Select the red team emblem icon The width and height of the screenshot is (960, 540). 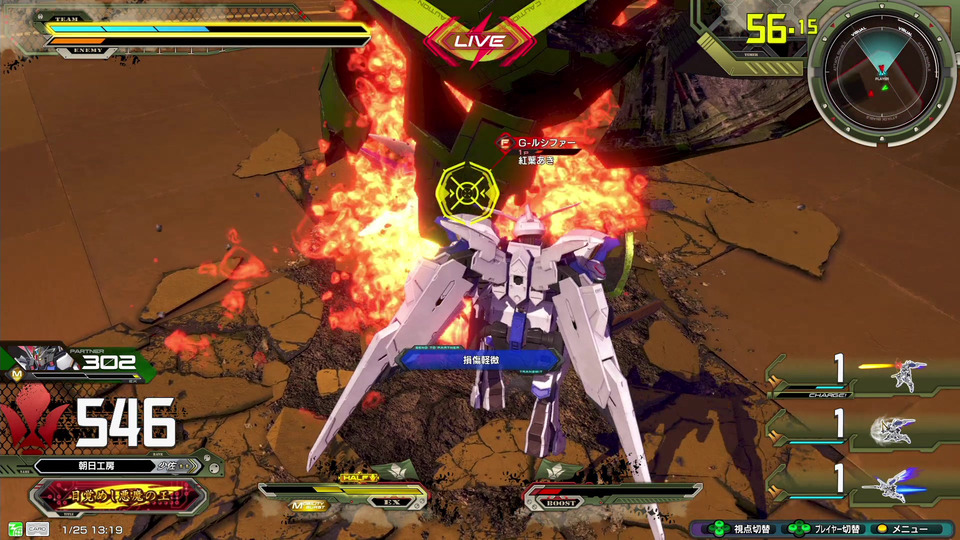[x=33, y=421]
